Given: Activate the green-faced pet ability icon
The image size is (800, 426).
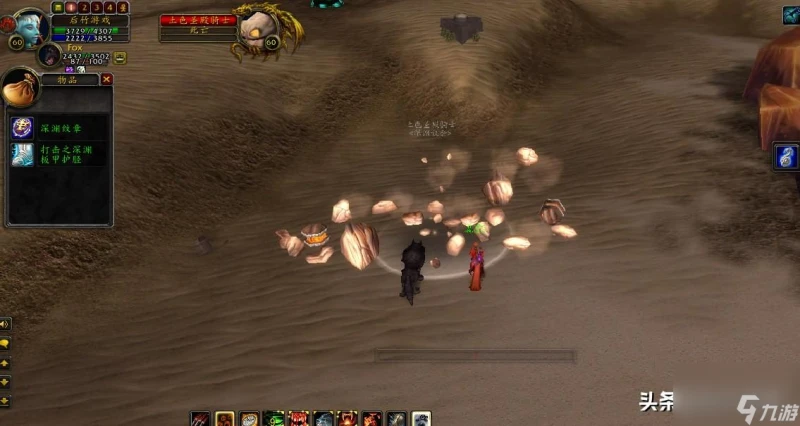Looking at the screenshot, I should point(273,419).
